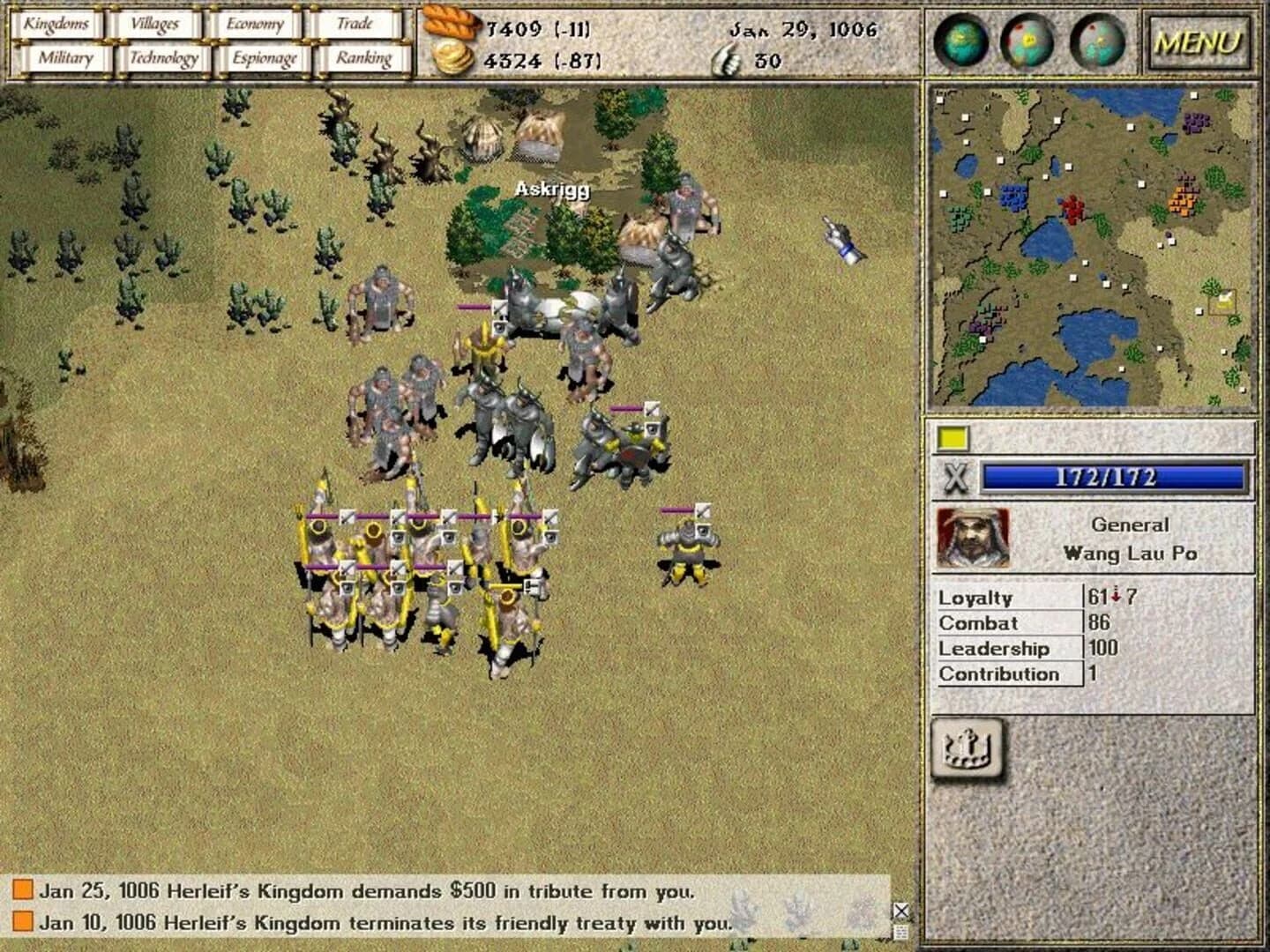Deselect the unit using the X on the info panel

pyautogui.click(x=954, y=478)
